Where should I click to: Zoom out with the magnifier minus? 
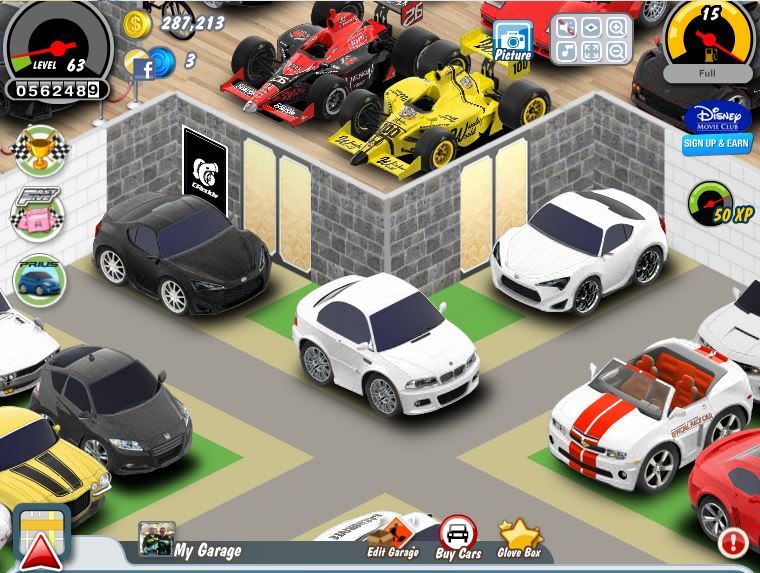tap(616, 50)
